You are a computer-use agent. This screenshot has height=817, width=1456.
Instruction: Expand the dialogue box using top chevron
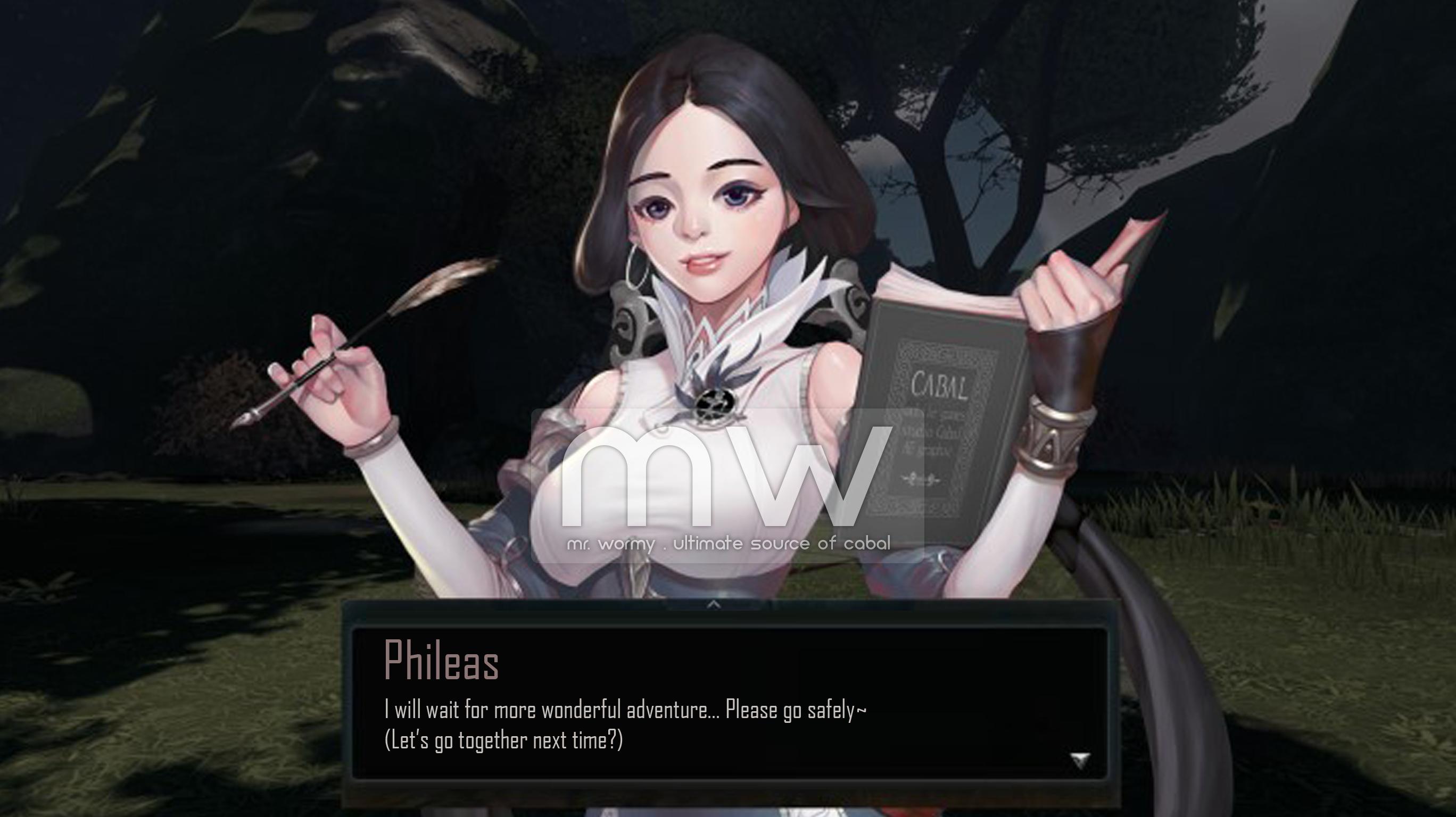pos(714,605)
